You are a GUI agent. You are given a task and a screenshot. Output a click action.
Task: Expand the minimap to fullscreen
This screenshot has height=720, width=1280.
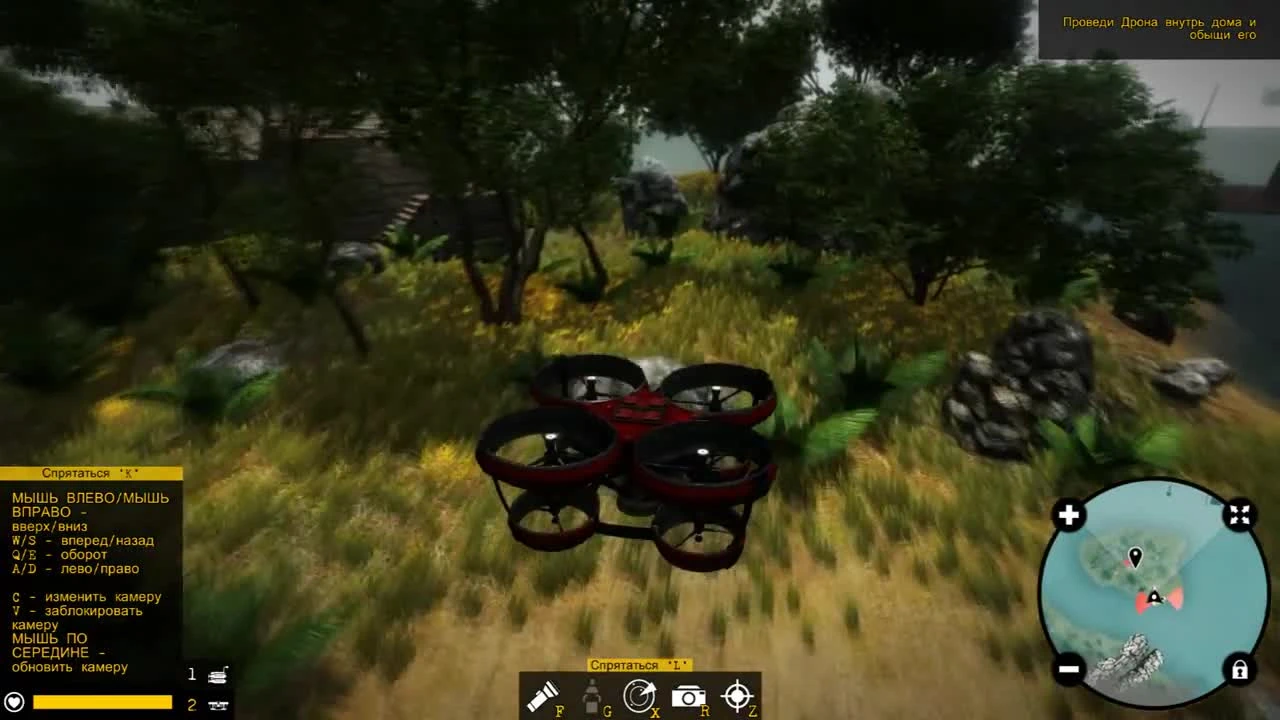click(1239, 515)
